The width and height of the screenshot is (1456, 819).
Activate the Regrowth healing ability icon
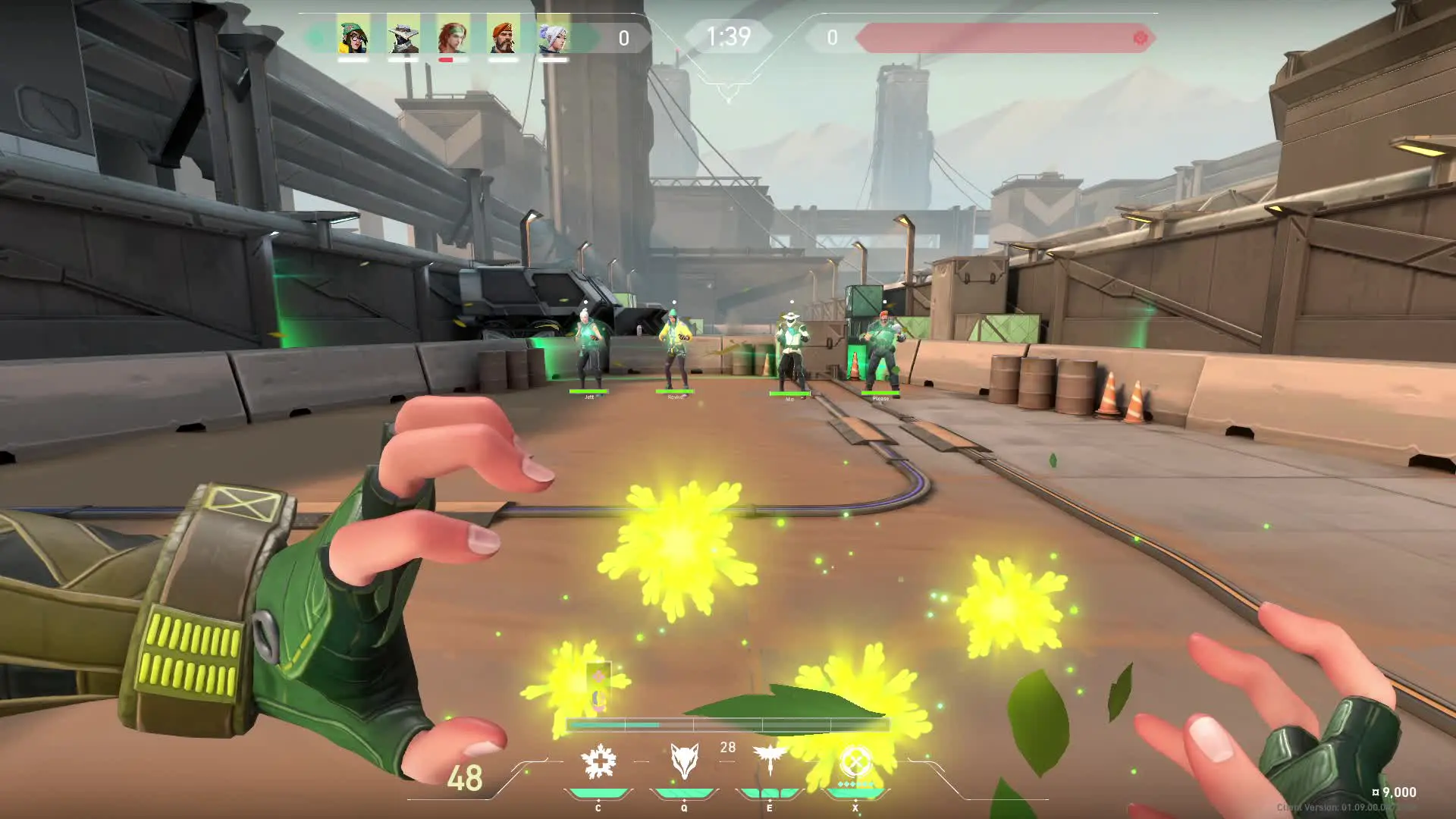[598, 761]
